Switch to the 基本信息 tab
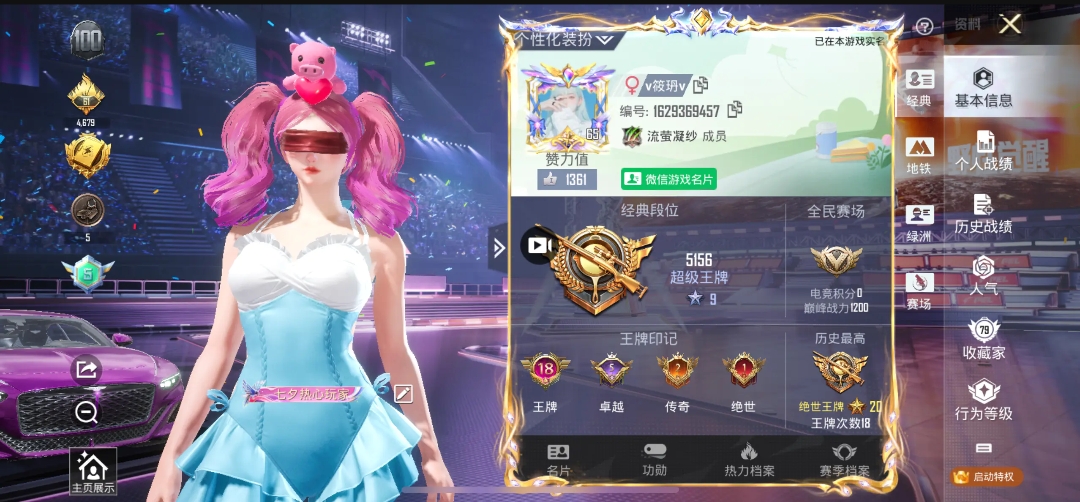Viewport: 1080px width, 502px height. click(983, 87)
